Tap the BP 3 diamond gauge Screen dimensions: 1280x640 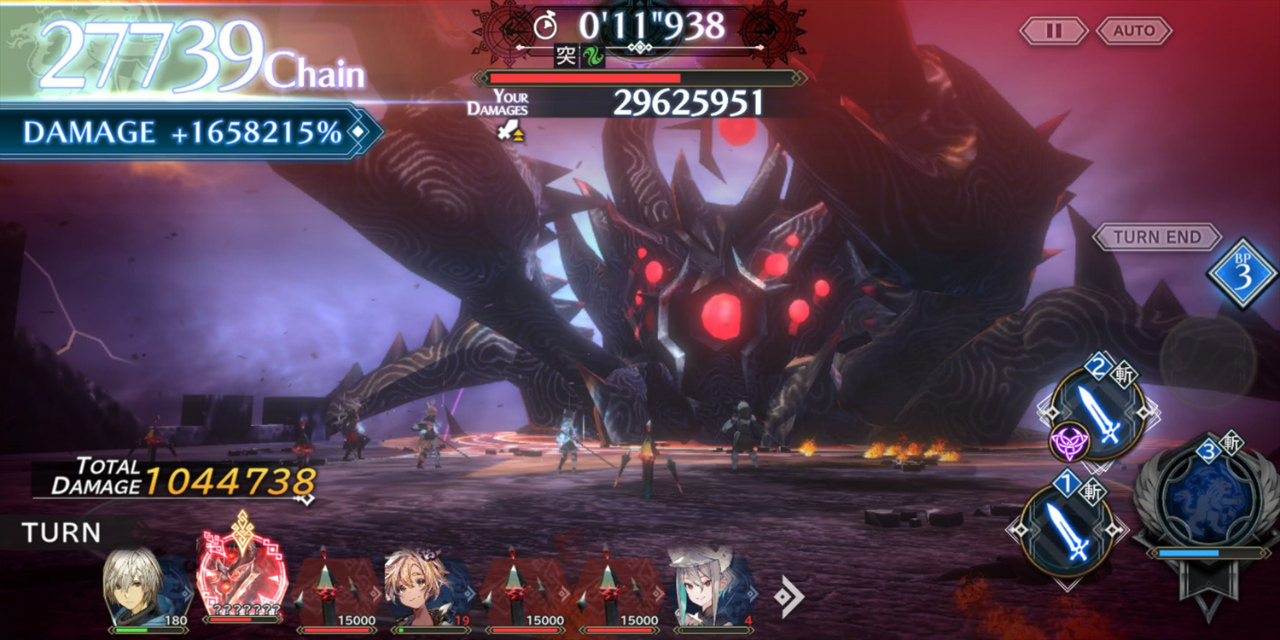[1241, 274]
